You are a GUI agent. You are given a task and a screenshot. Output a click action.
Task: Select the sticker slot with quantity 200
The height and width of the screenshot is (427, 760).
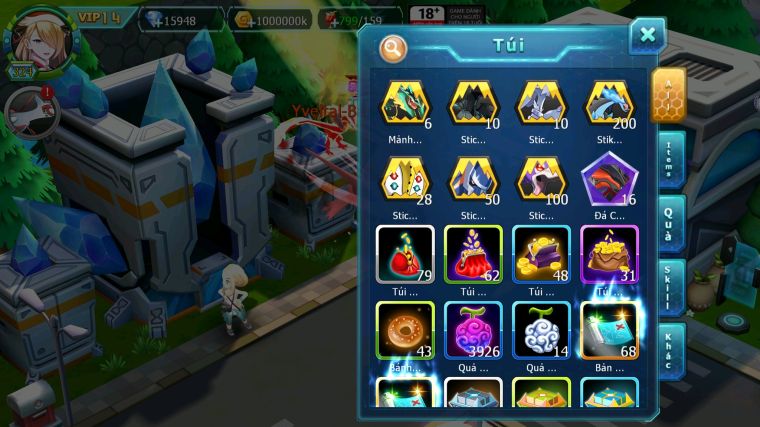coord(608,103)
